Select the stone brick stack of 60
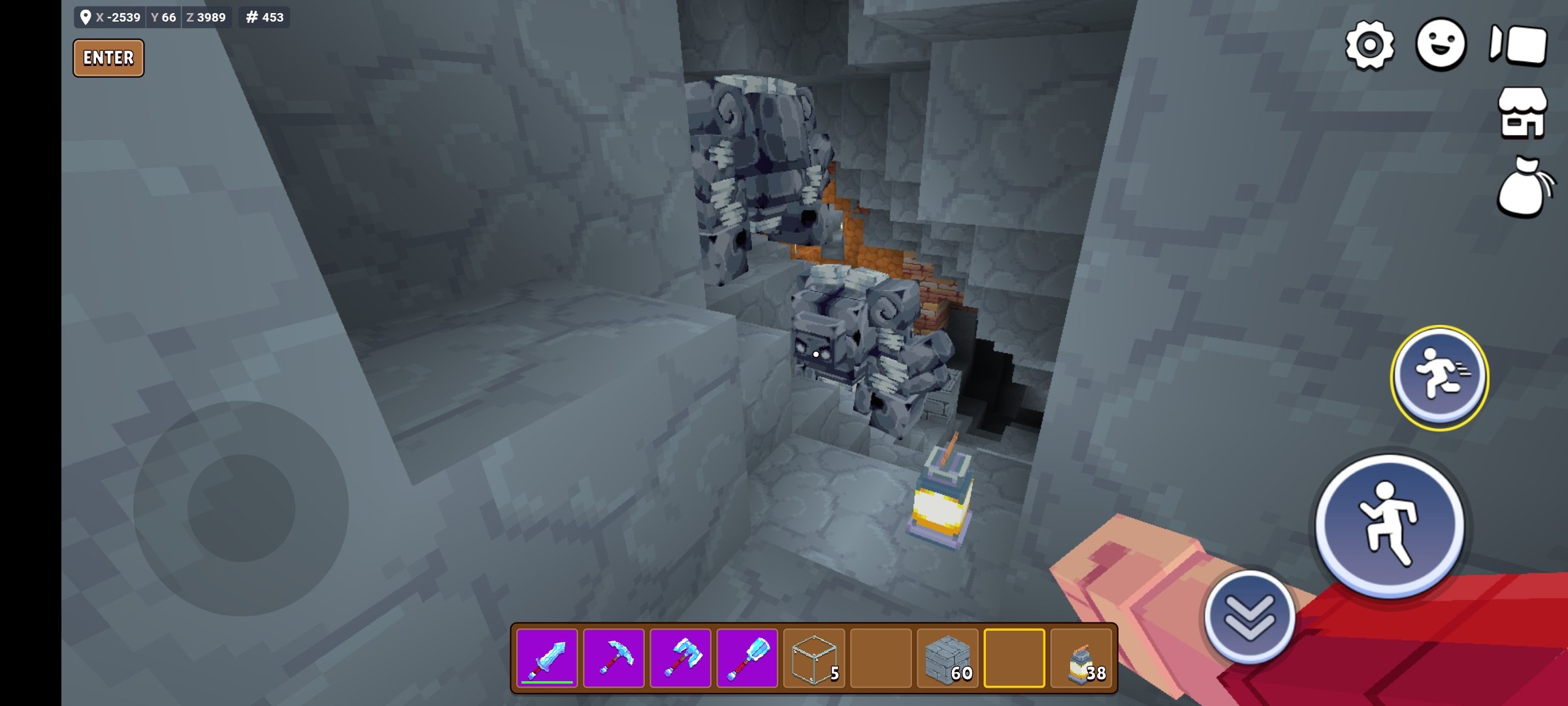Viewport: 1568px width, 706px height. [948, 658]
